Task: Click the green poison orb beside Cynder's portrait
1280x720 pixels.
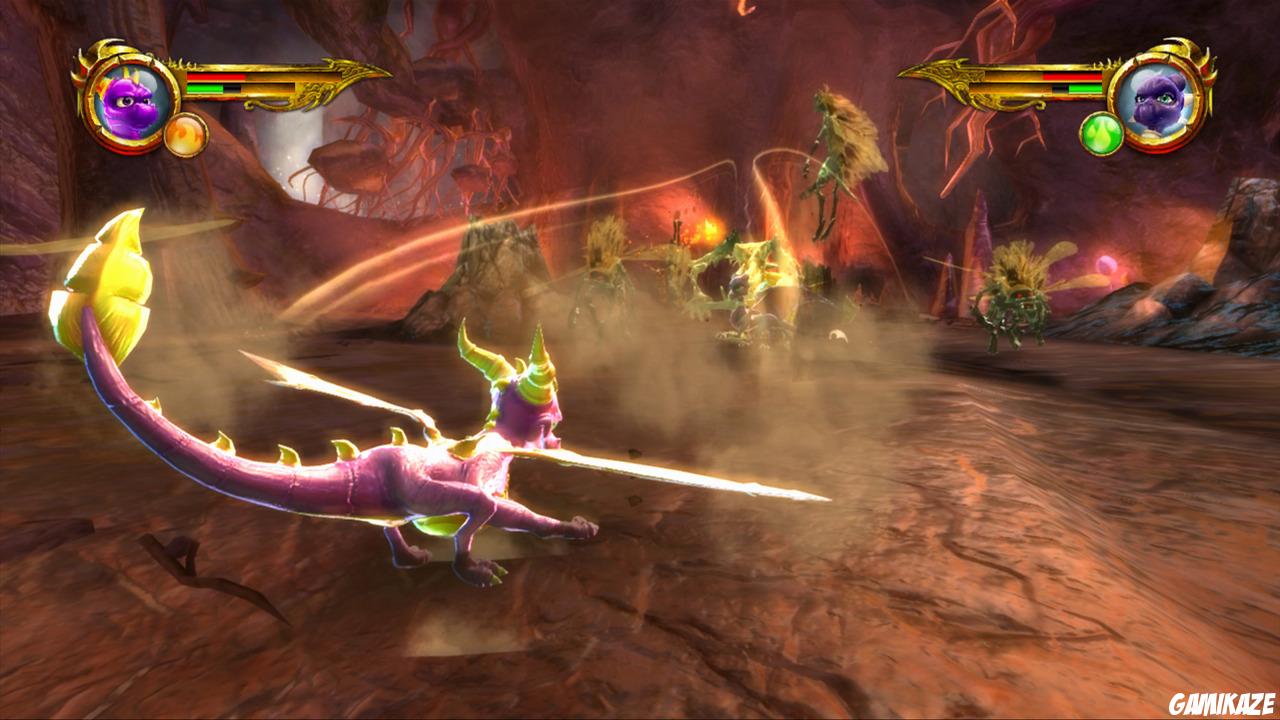Action: [1101, 133]
